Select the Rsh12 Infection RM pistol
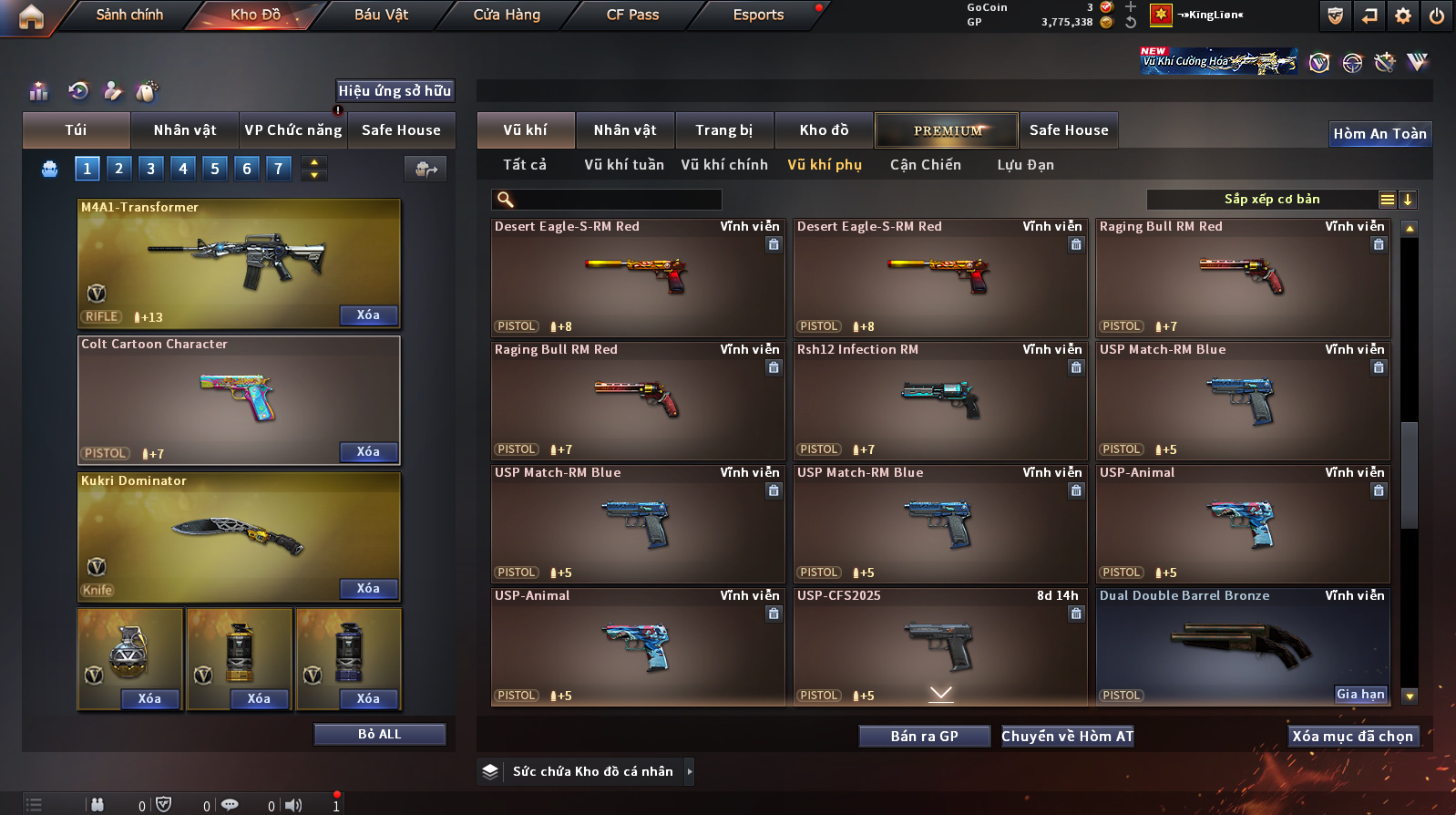Image resolution: width=1456 pixels, height=815 pixels. [x=940, y=401]
